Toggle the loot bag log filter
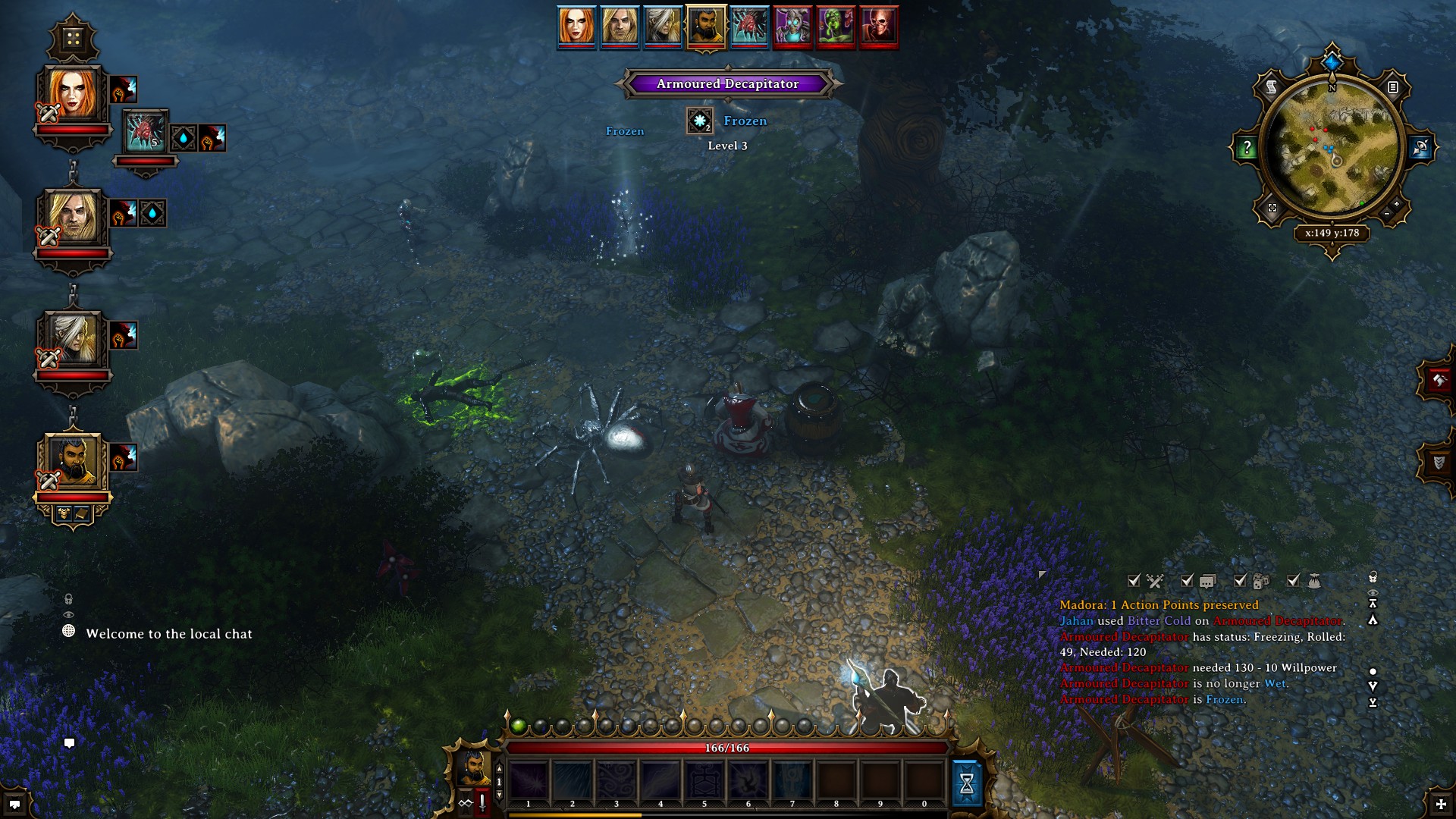Screen dimensions: 1456x819 tap(1314, 582)
